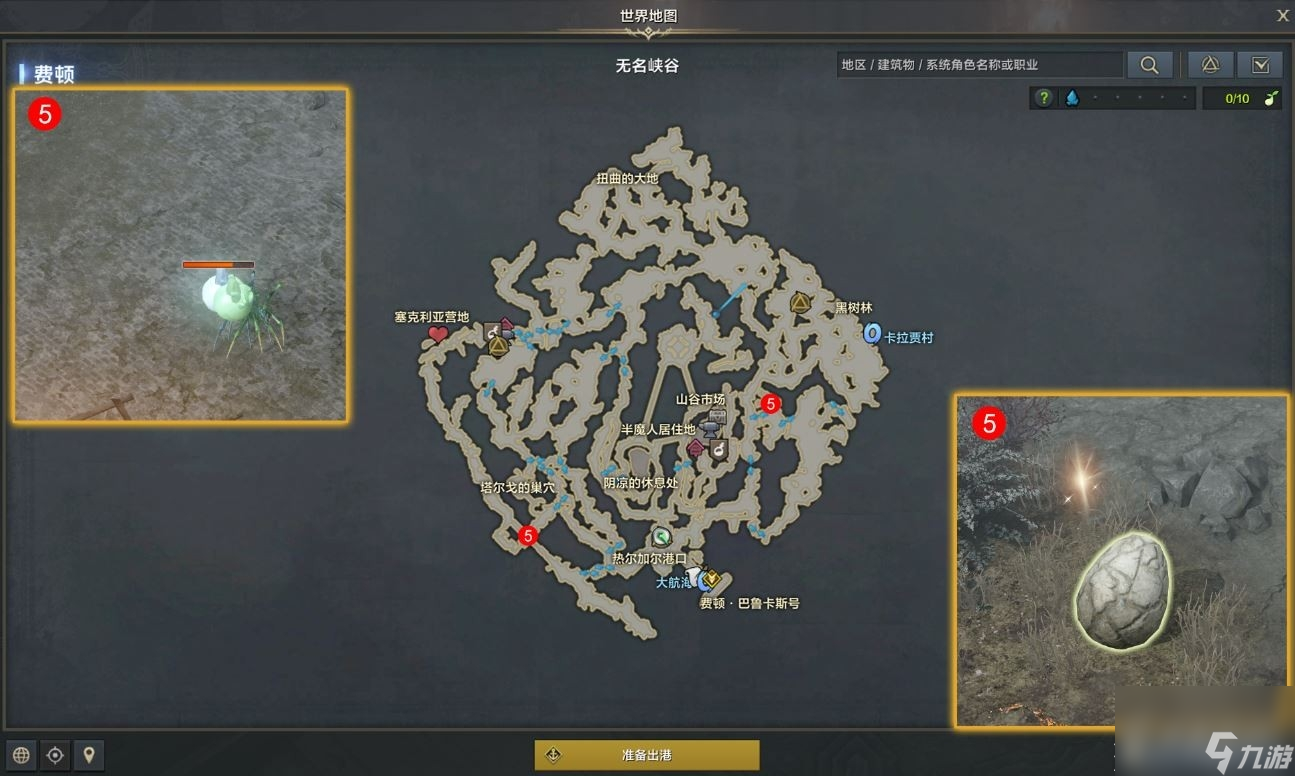The width and height of the screenshot is (1295, 776).
Task: Click the triangle camp marker at 黑树林
Action: tap(800, 302)
